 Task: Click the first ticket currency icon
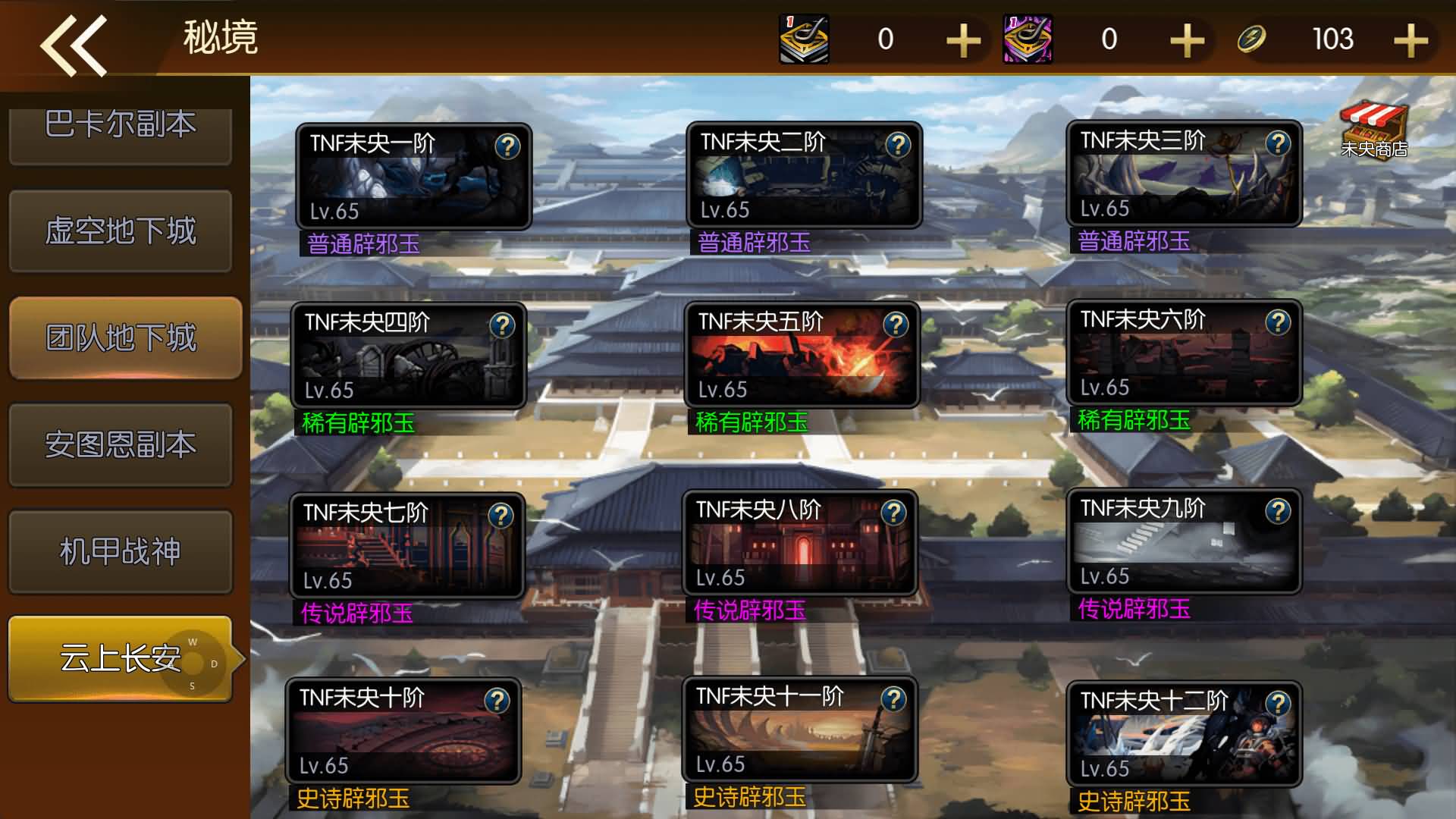click(x=804, y=39)
